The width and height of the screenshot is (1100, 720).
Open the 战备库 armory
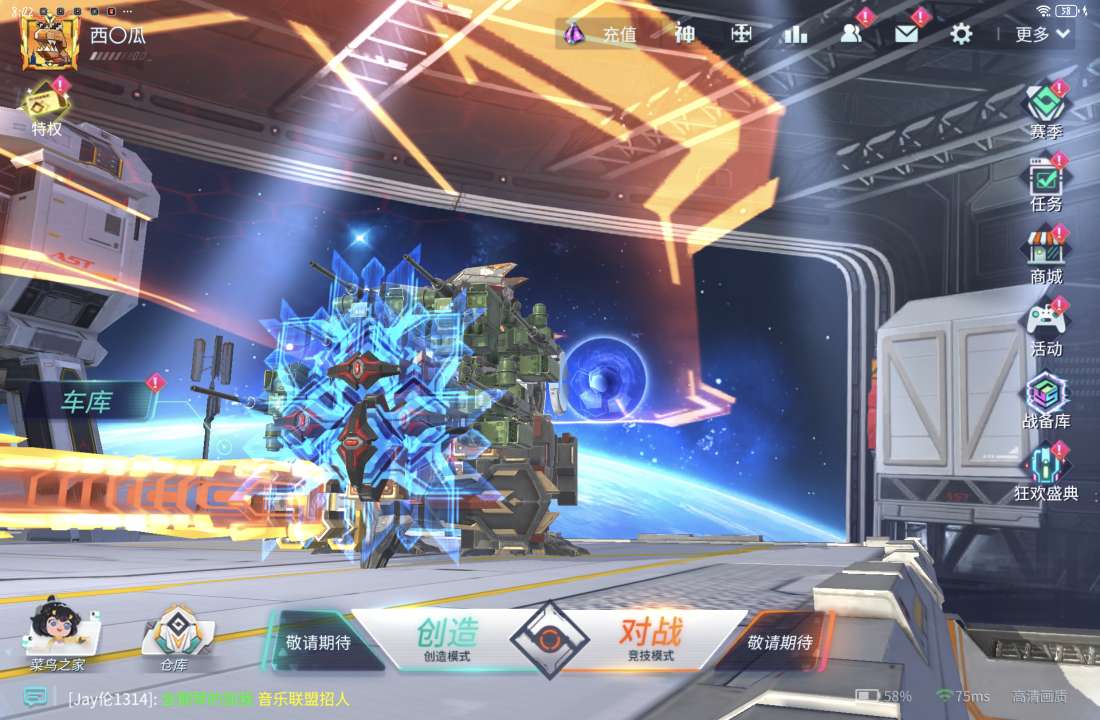[1046, 403]
